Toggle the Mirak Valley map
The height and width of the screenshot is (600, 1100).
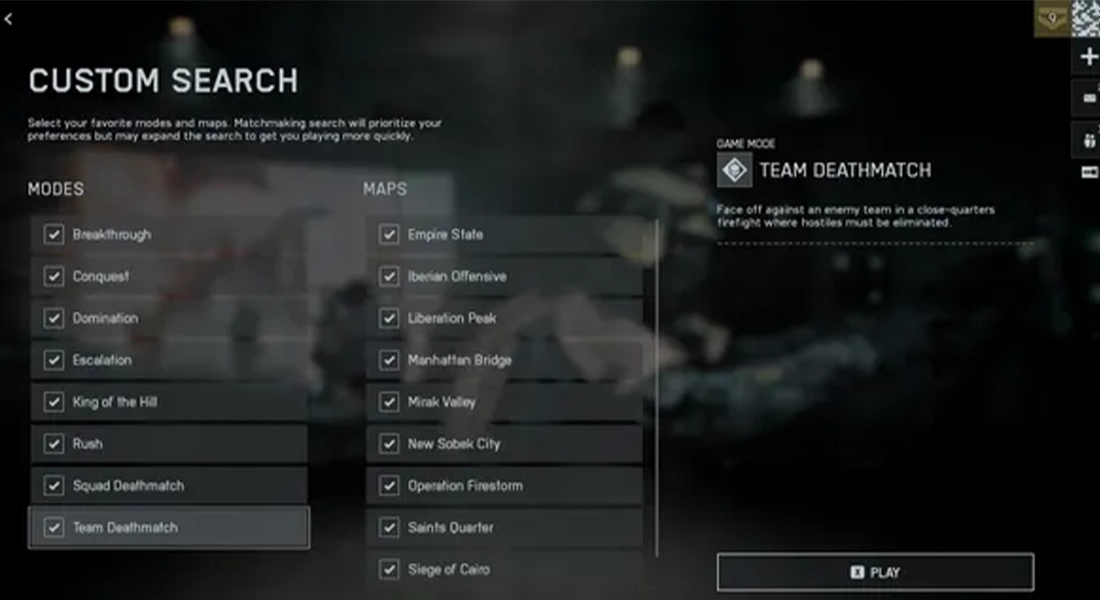pyautogui.click(x=389, y=403)
